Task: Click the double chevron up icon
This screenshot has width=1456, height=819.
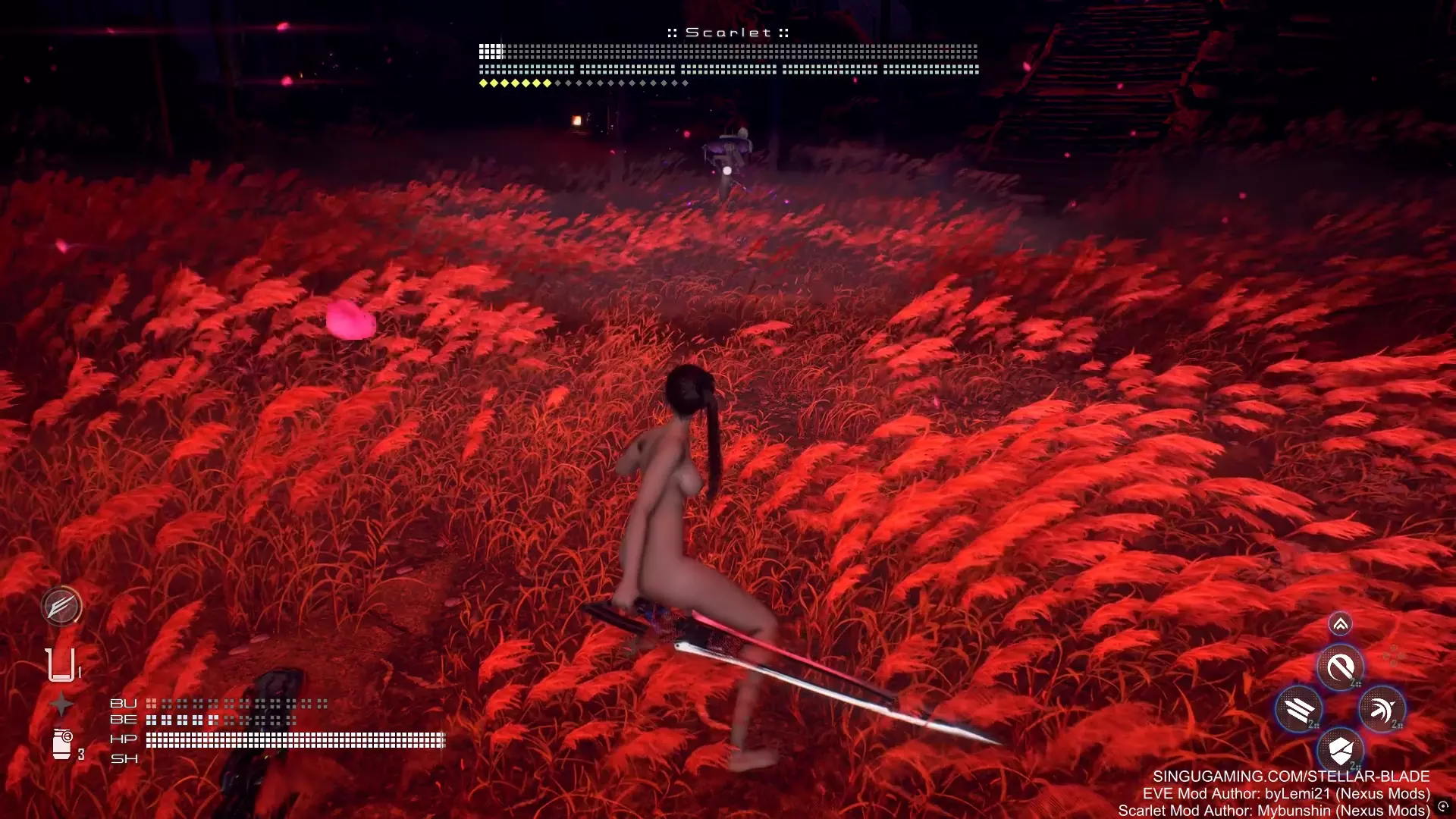Action: (1340, 624)
